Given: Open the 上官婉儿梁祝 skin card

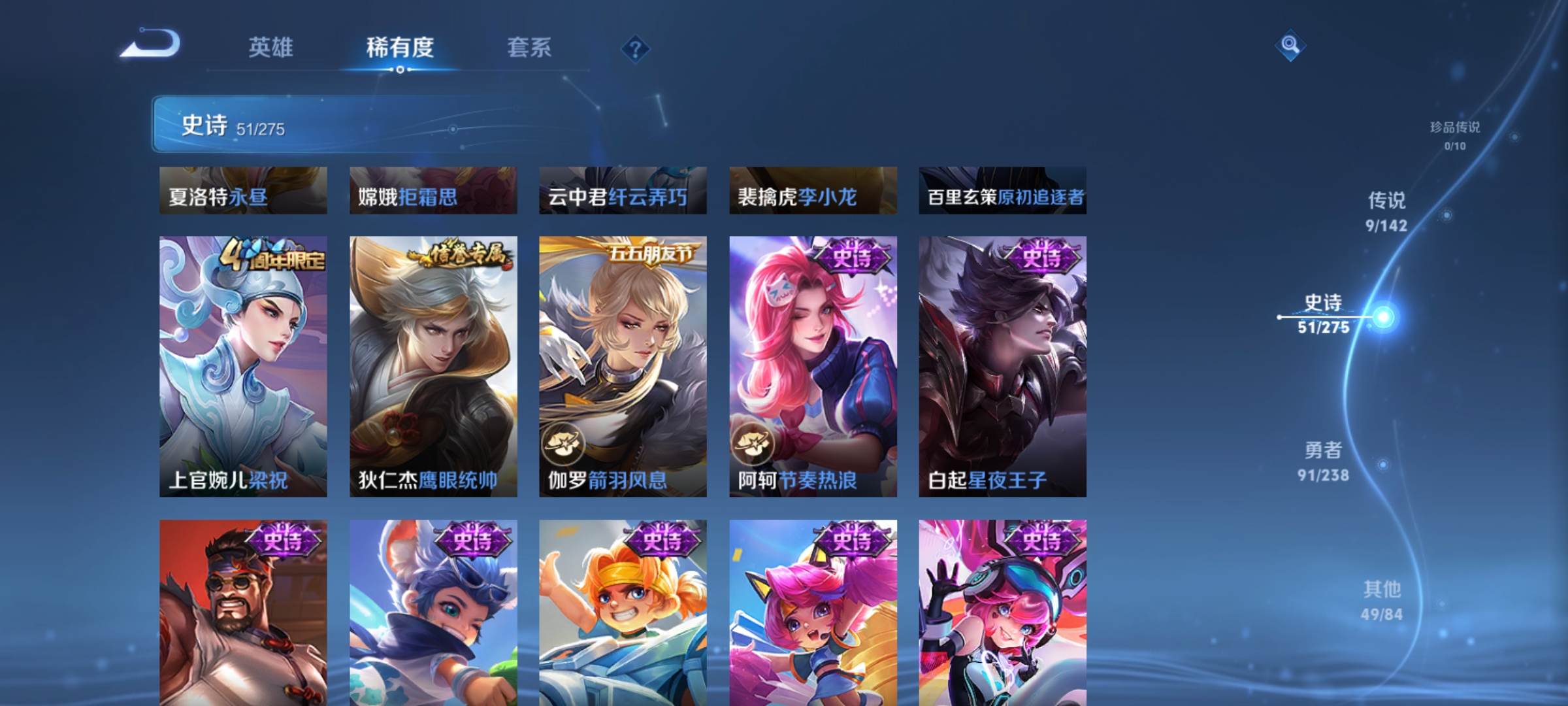Looking at the screenshot, I should 243,366.
